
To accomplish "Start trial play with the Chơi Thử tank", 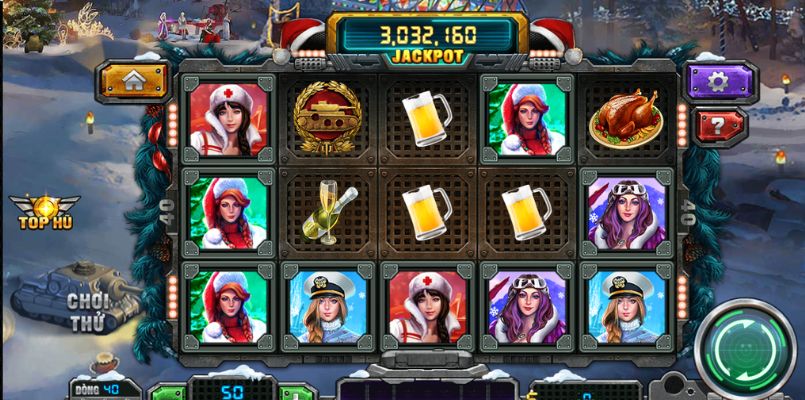I will (78, 299).
